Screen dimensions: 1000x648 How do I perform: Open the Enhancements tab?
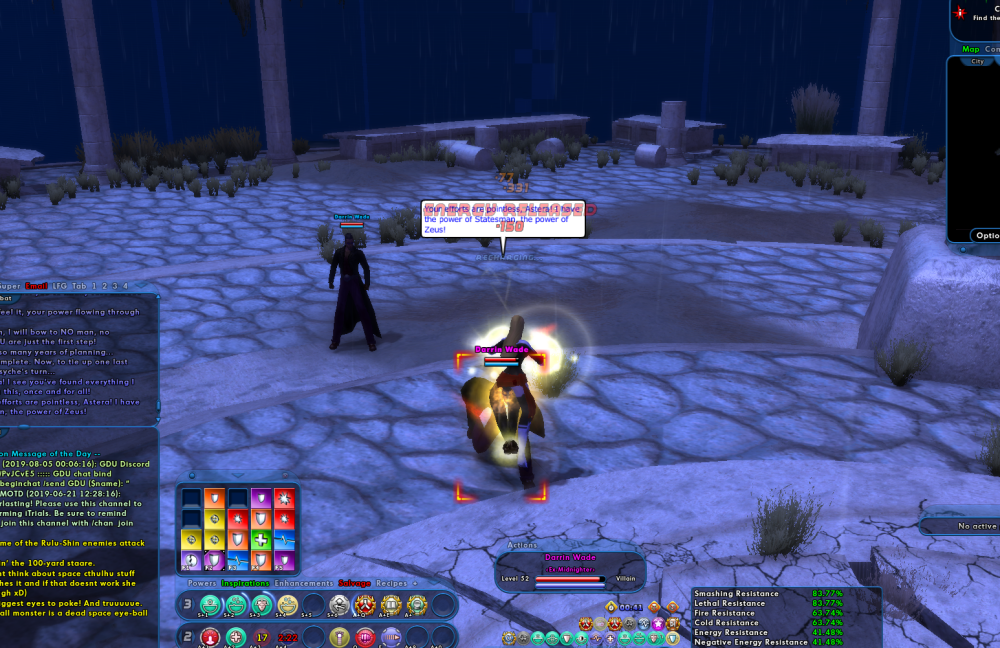pos(304,582)
